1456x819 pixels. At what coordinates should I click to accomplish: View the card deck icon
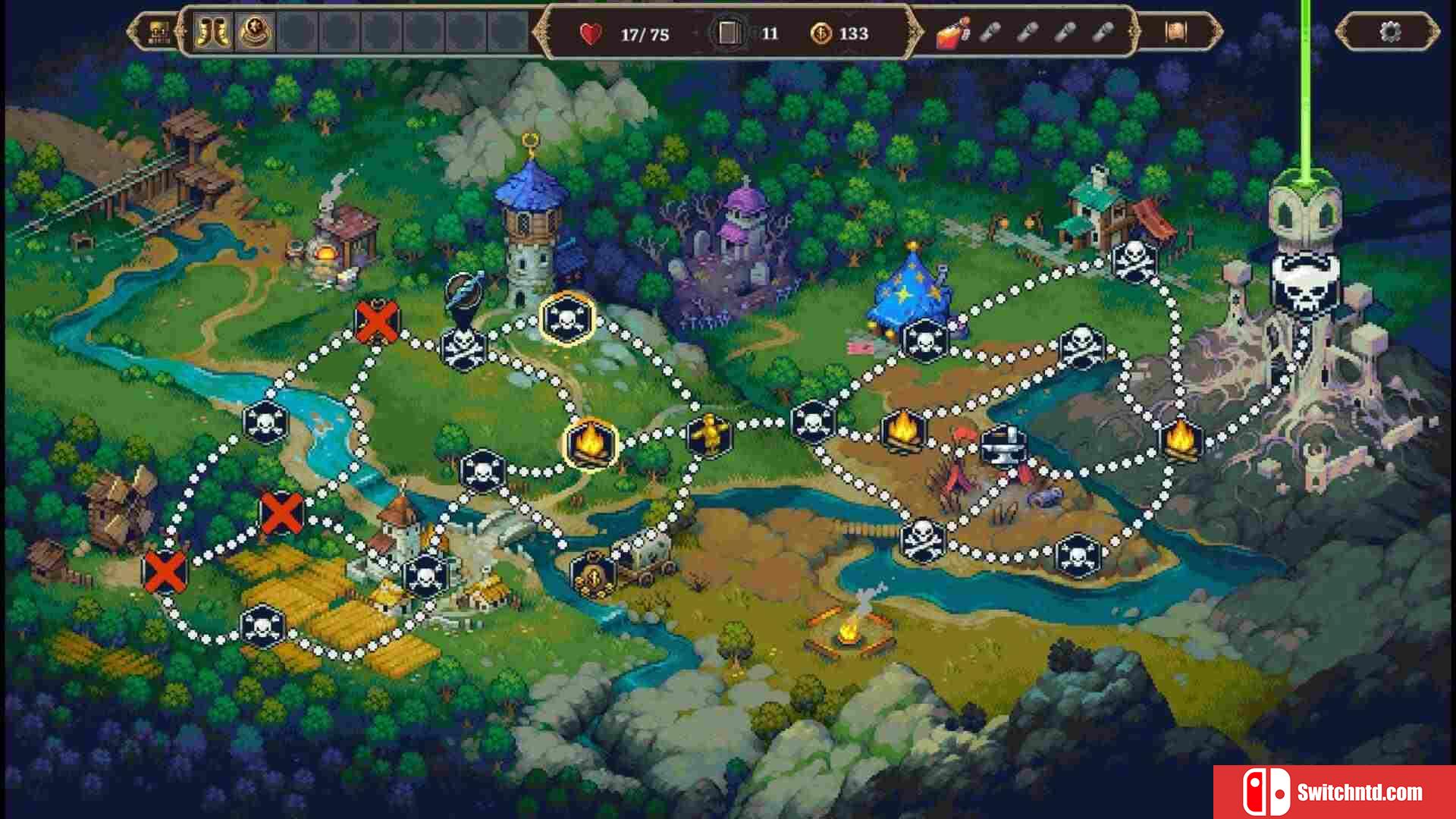729,33
